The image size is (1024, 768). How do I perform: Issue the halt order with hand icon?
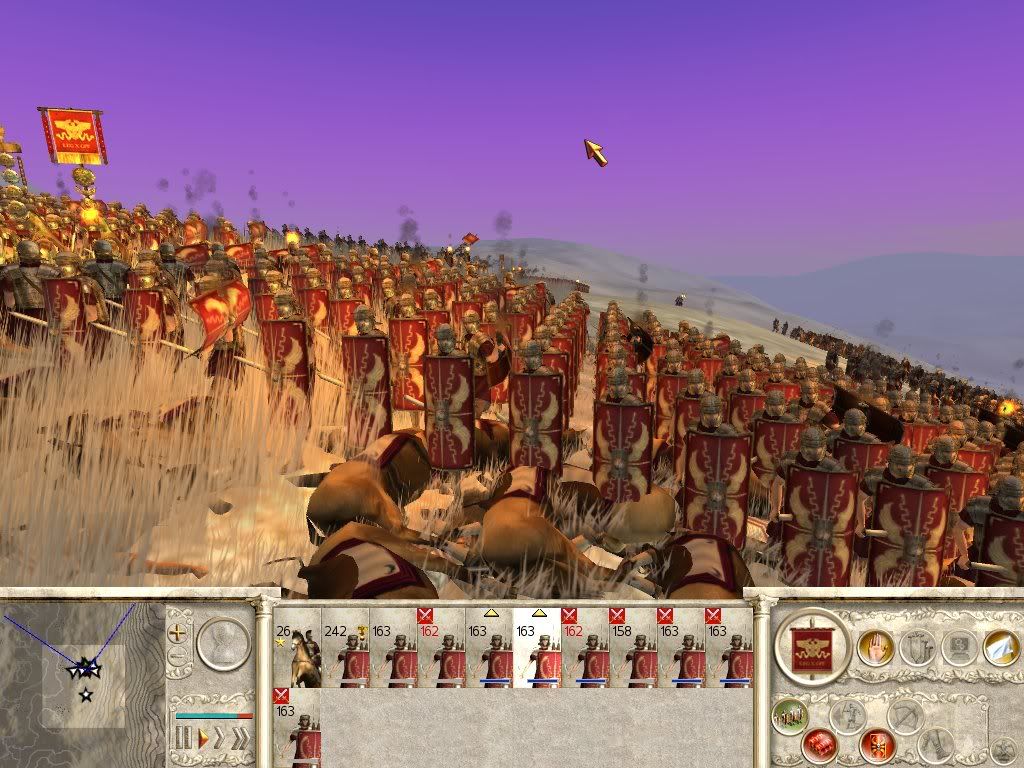875,648
